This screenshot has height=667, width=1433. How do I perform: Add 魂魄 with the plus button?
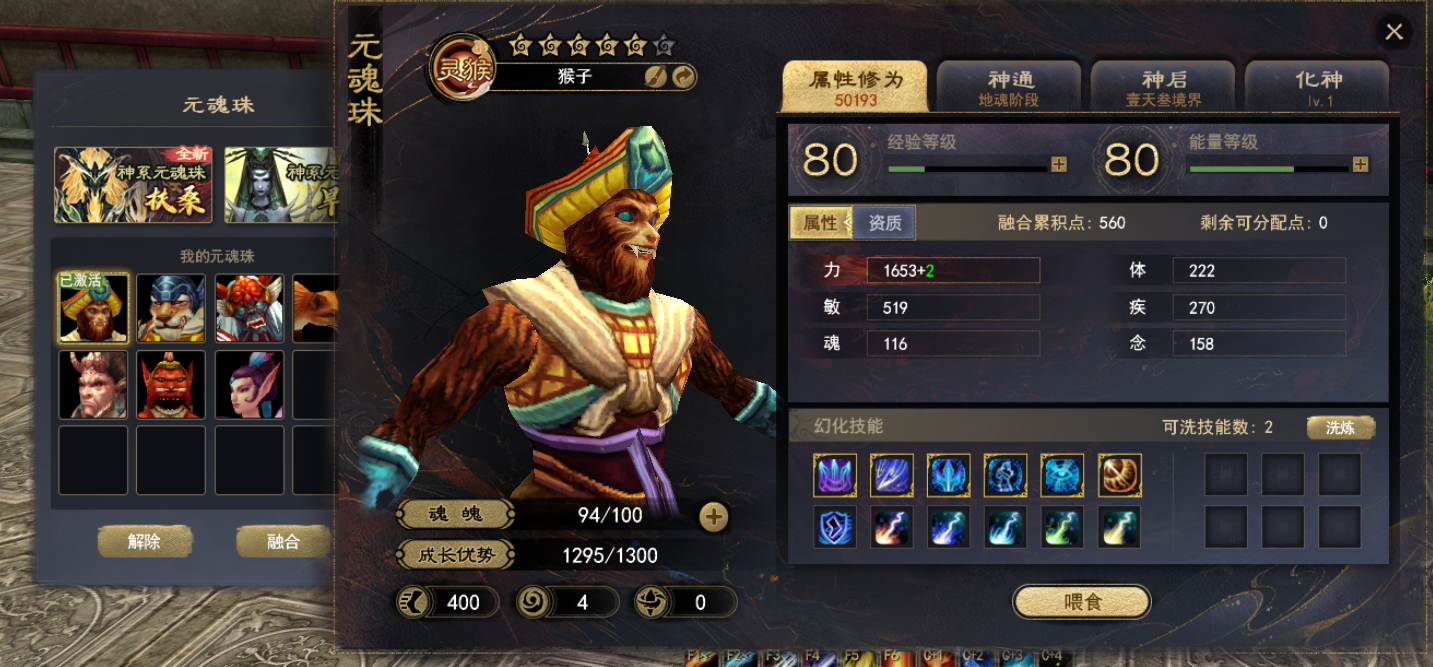point(713,516)
